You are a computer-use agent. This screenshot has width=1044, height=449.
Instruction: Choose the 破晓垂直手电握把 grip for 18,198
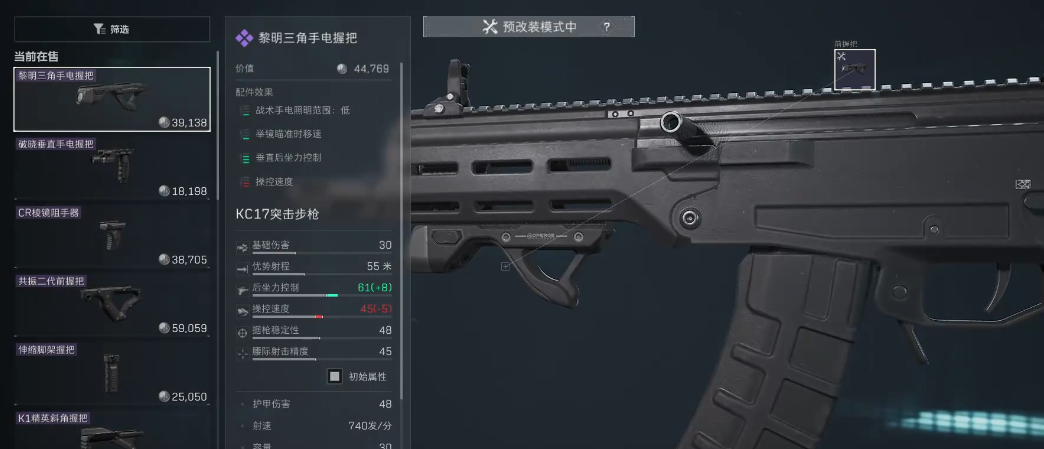click(112, 168)
